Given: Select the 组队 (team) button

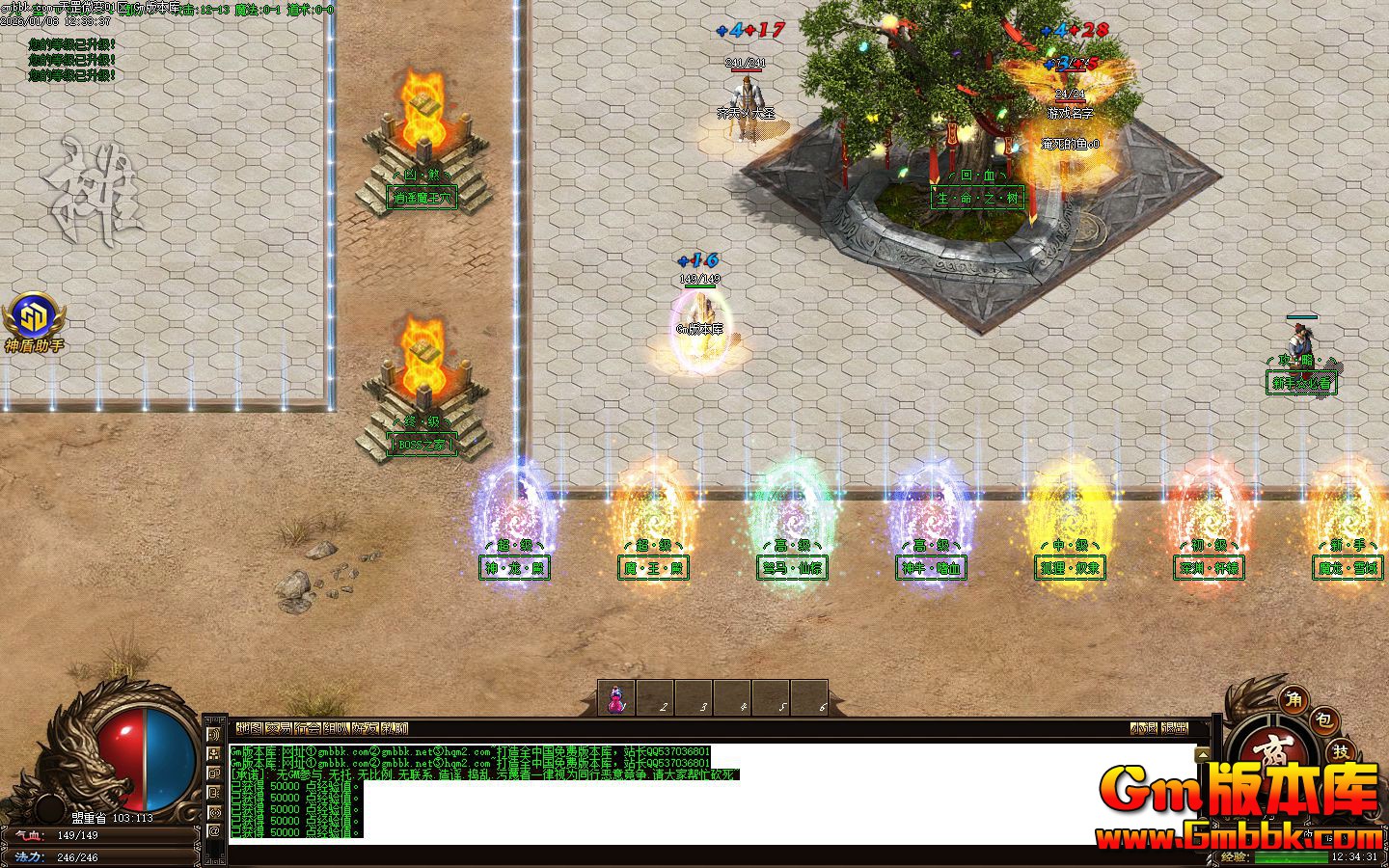Looking at the screenshot, I should 337,728.
